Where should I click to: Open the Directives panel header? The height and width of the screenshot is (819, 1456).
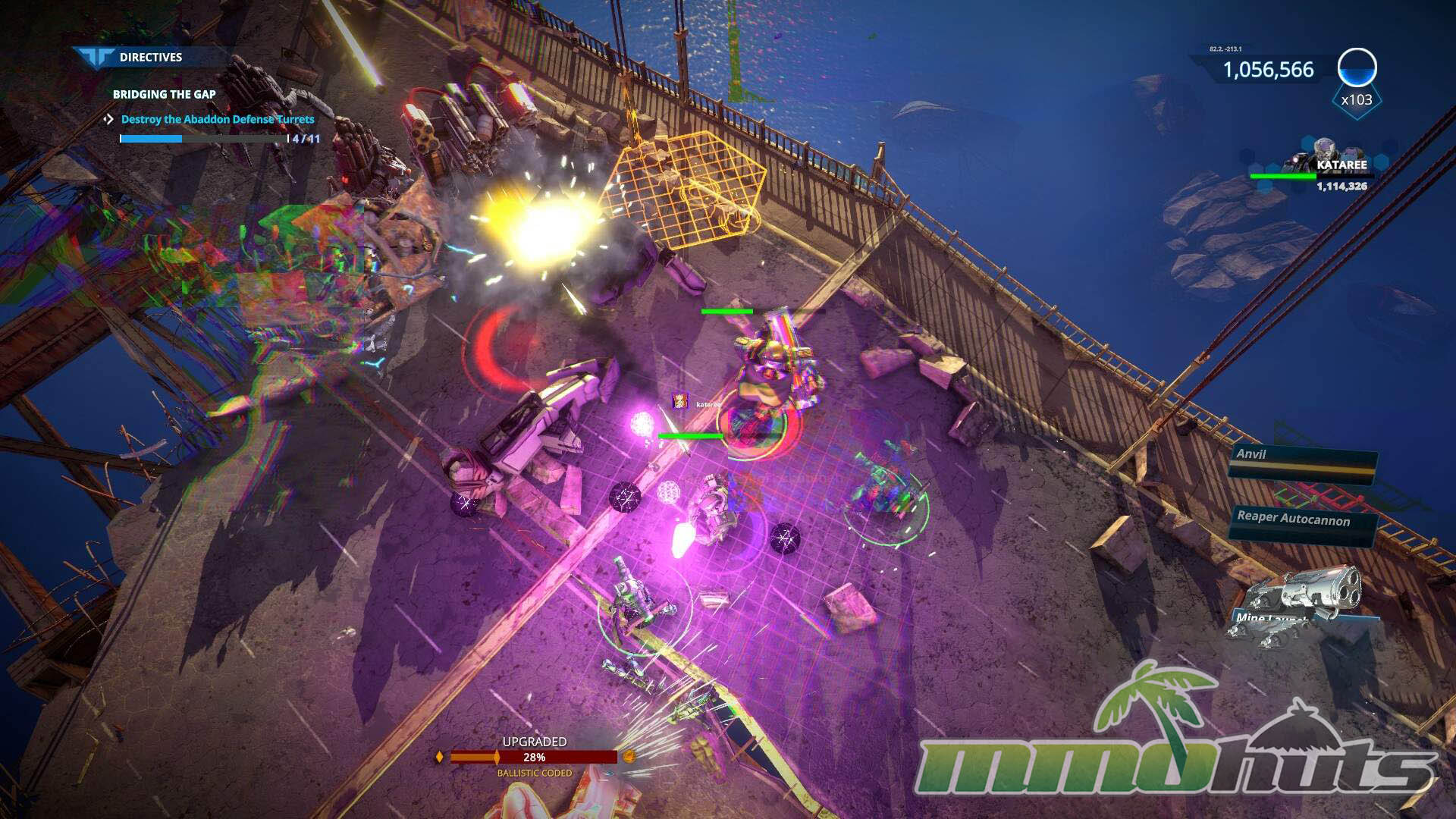(149, 58)
